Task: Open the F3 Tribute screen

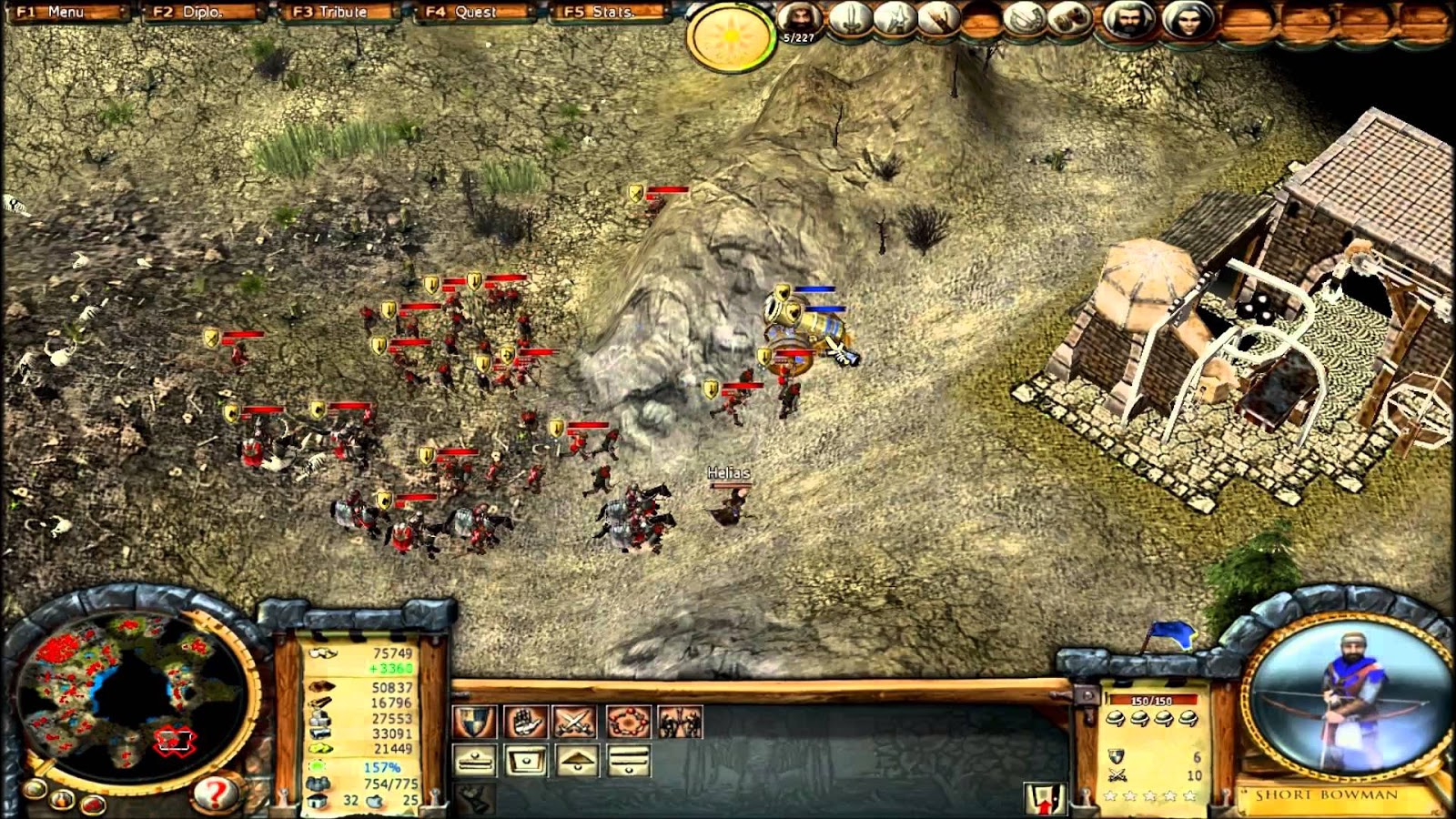Action: coord(329,13)
